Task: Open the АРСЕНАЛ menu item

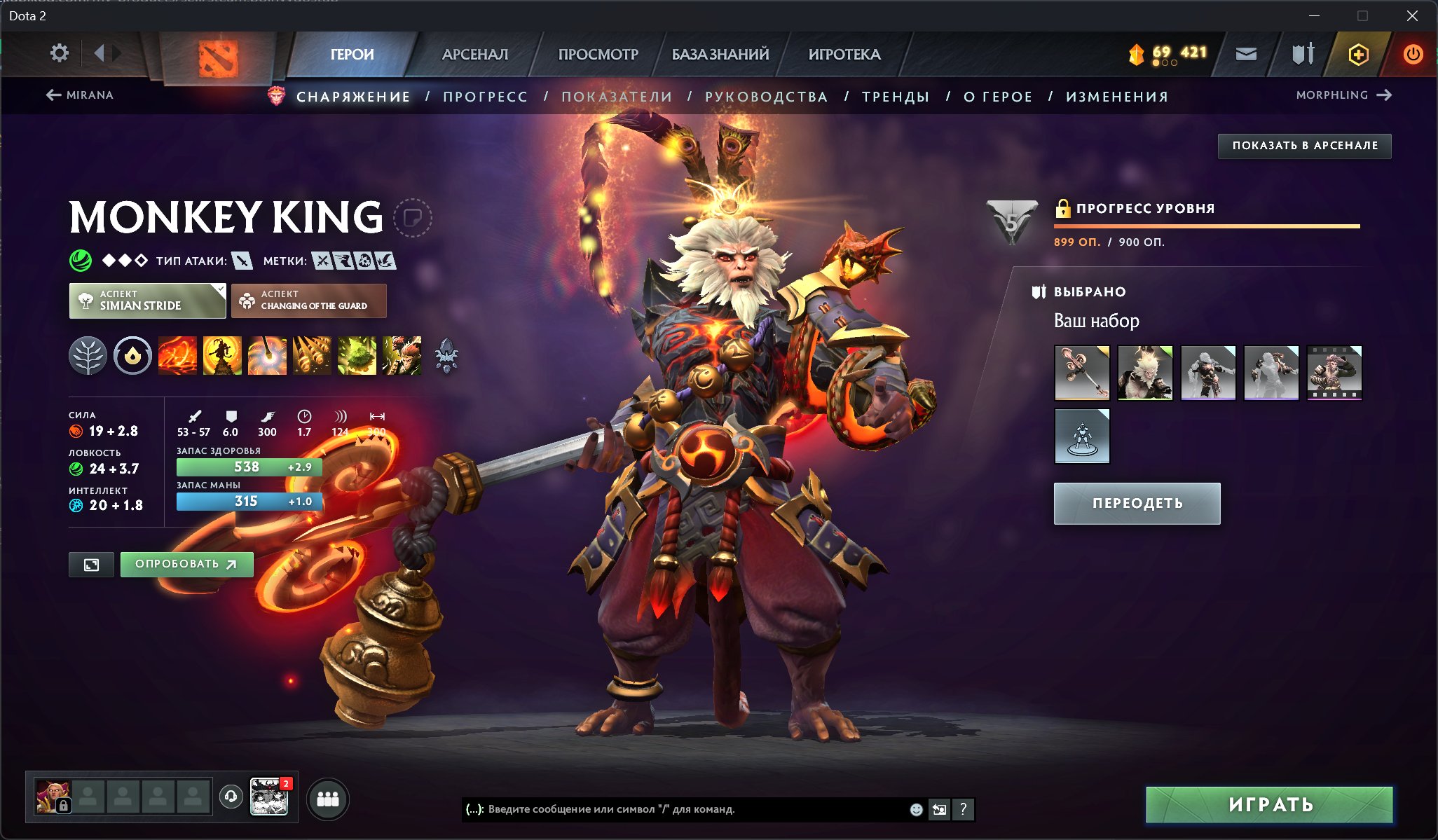Action: [x=475, y=54]
